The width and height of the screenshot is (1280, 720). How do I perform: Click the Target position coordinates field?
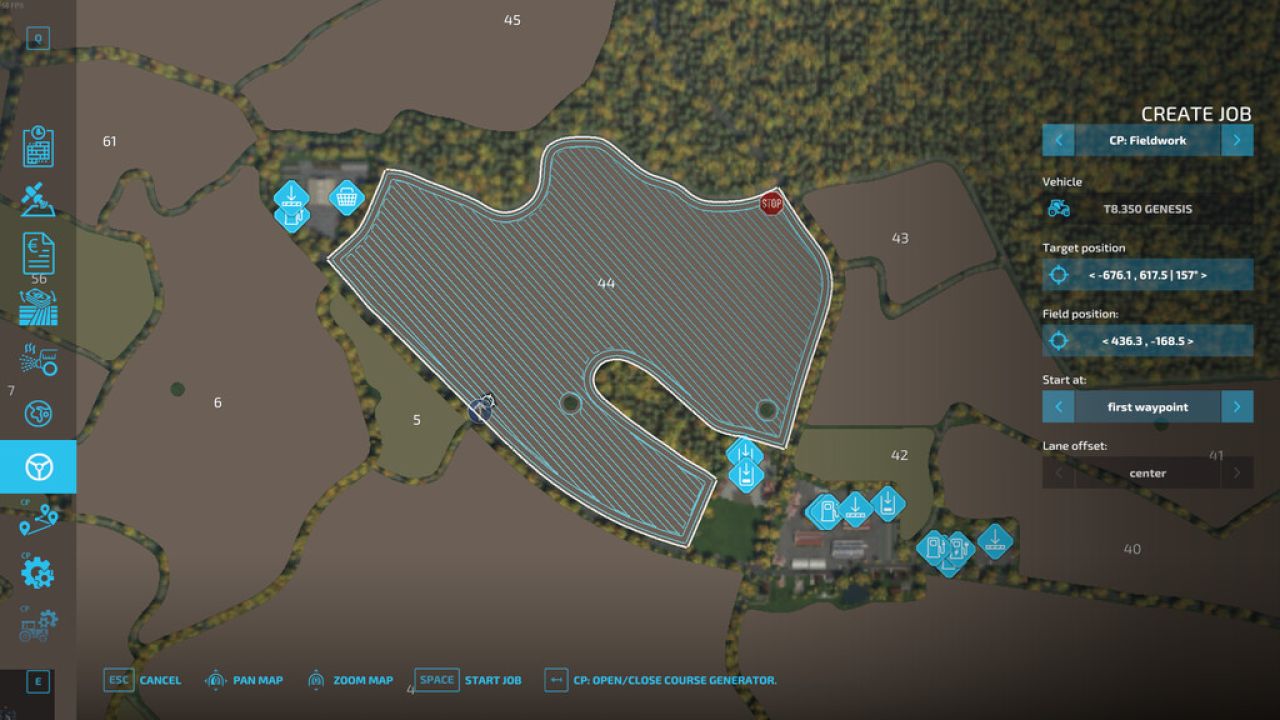(x=1147, y=274)
